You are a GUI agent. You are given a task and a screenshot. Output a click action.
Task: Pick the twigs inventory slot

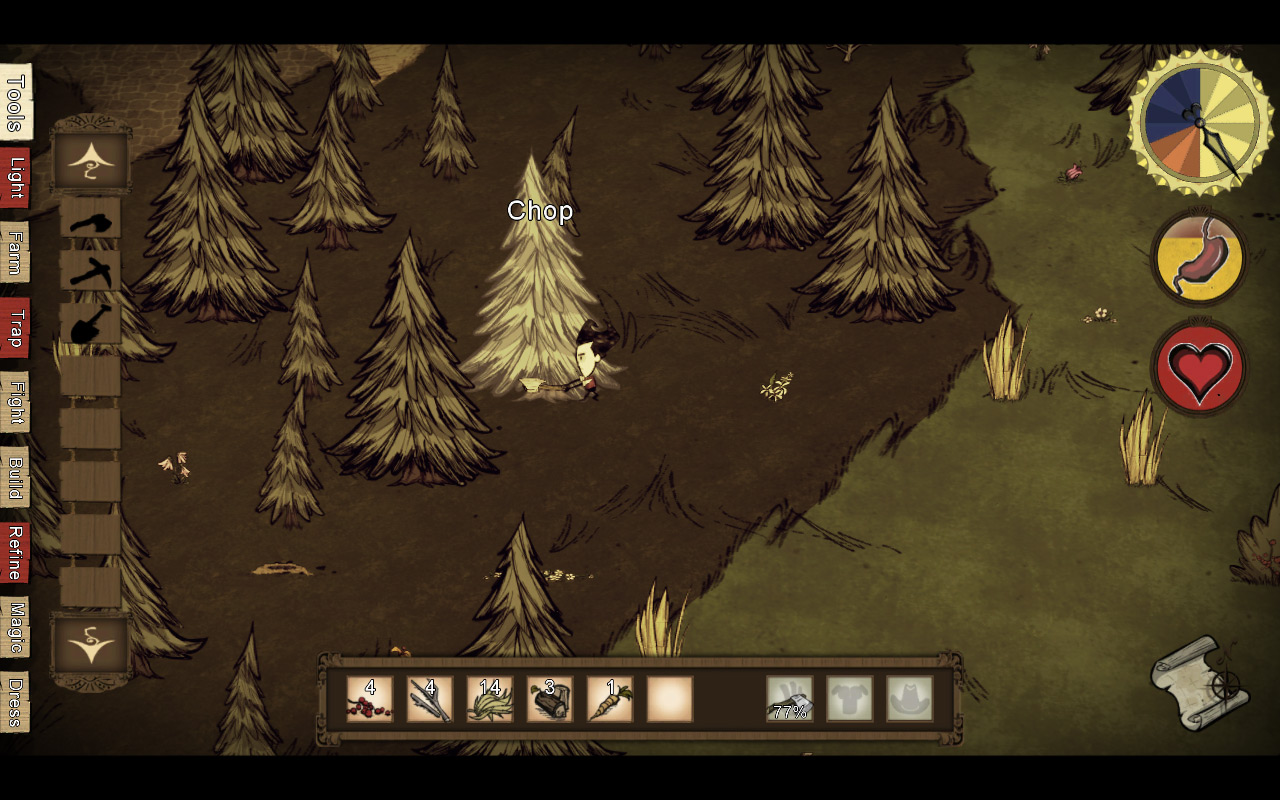[x=430, y=699]
